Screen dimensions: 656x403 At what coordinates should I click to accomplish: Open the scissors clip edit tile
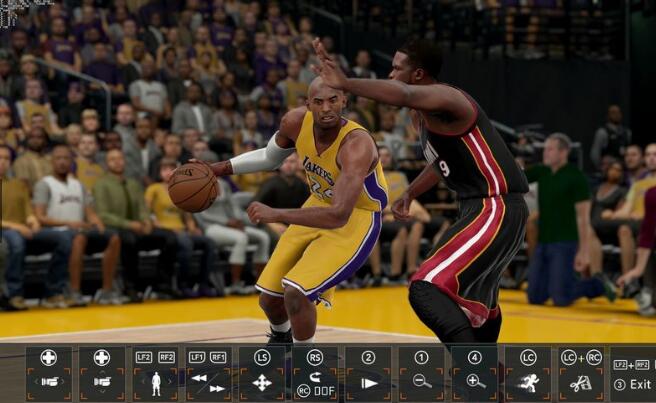pos(581,373)
